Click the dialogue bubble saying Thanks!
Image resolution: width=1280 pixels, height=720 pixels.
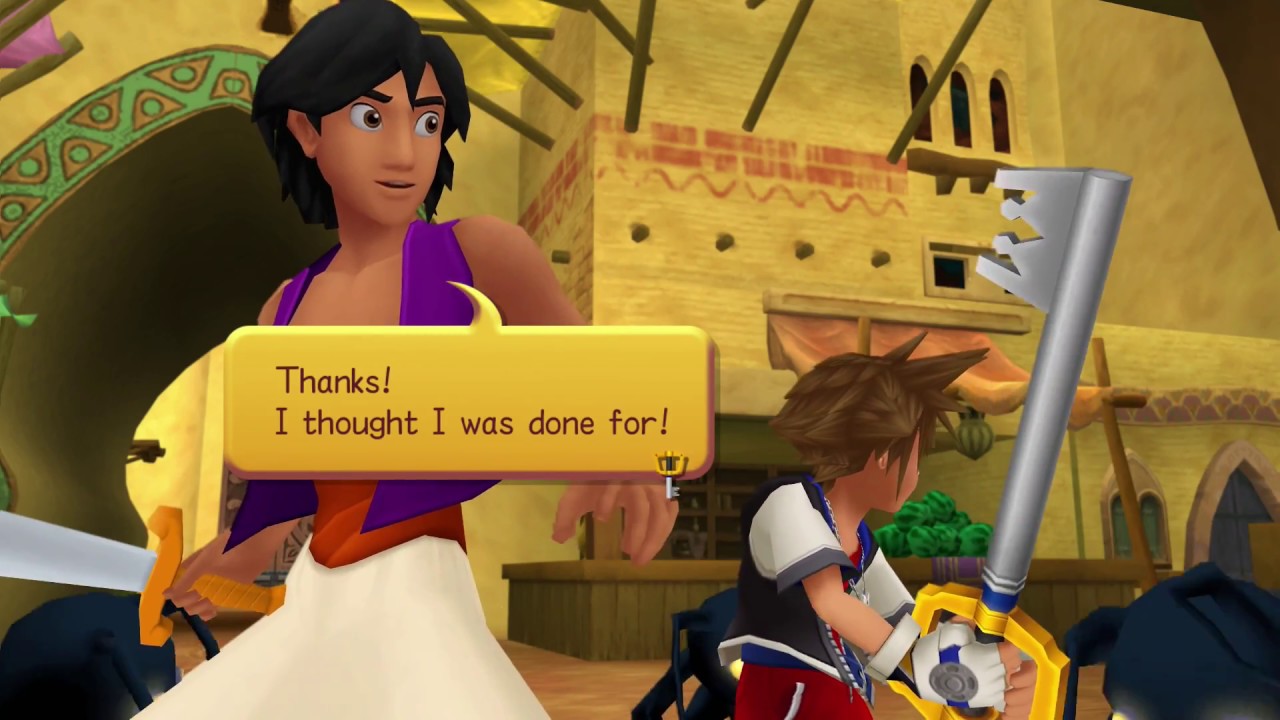coord(470,402)
